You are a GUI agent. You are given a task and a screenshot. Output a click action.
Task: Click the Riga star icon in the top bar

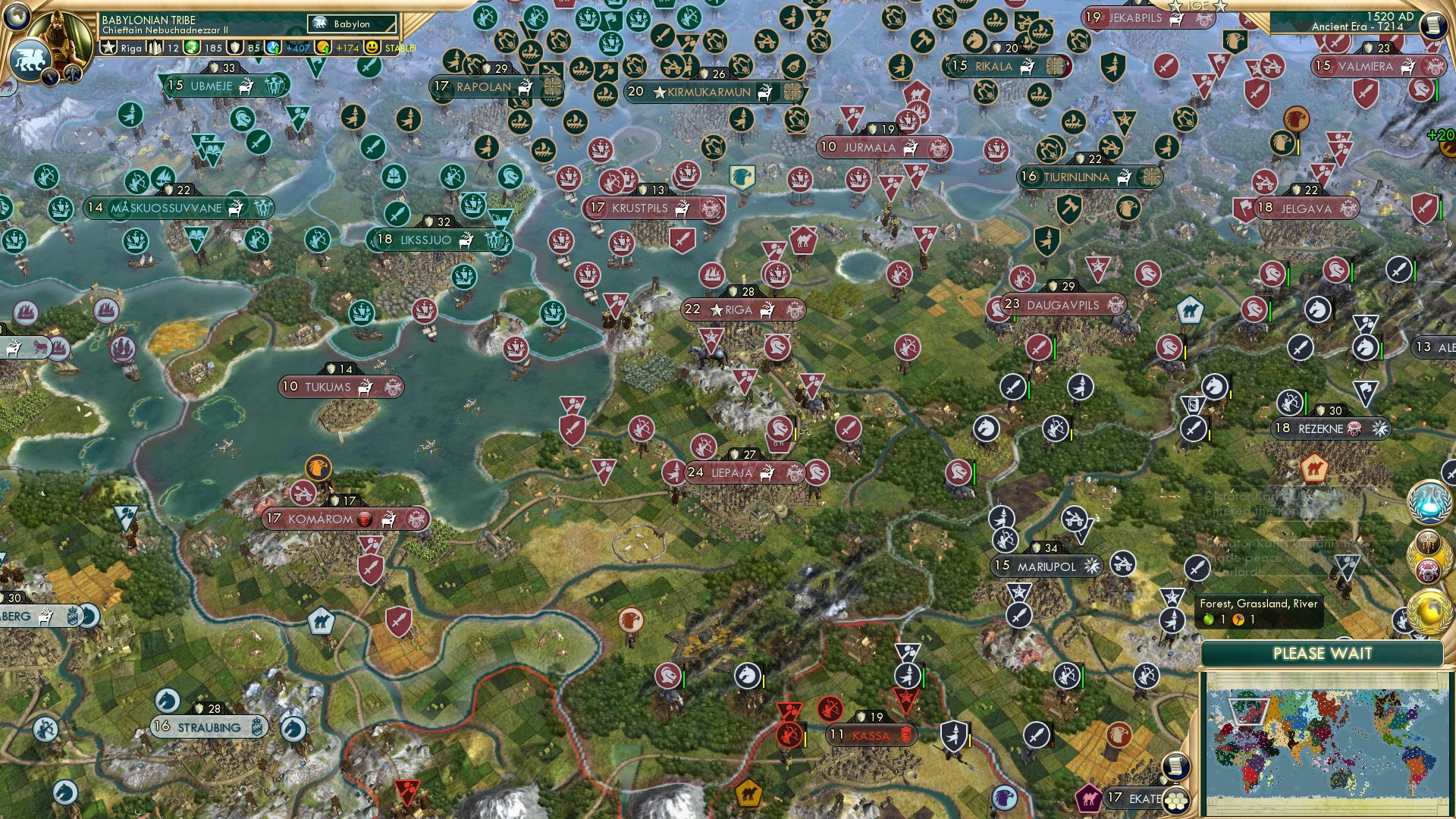coord(108,48)
